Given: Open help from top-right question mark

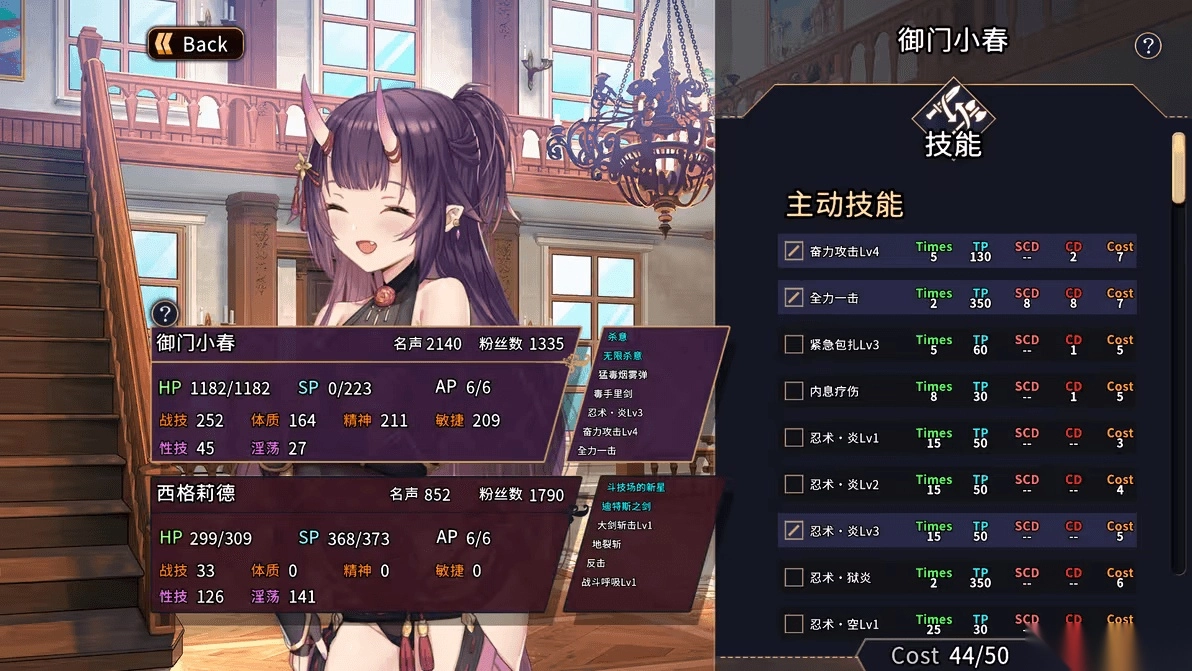Looking at the screenshot, I should 1148,46.
